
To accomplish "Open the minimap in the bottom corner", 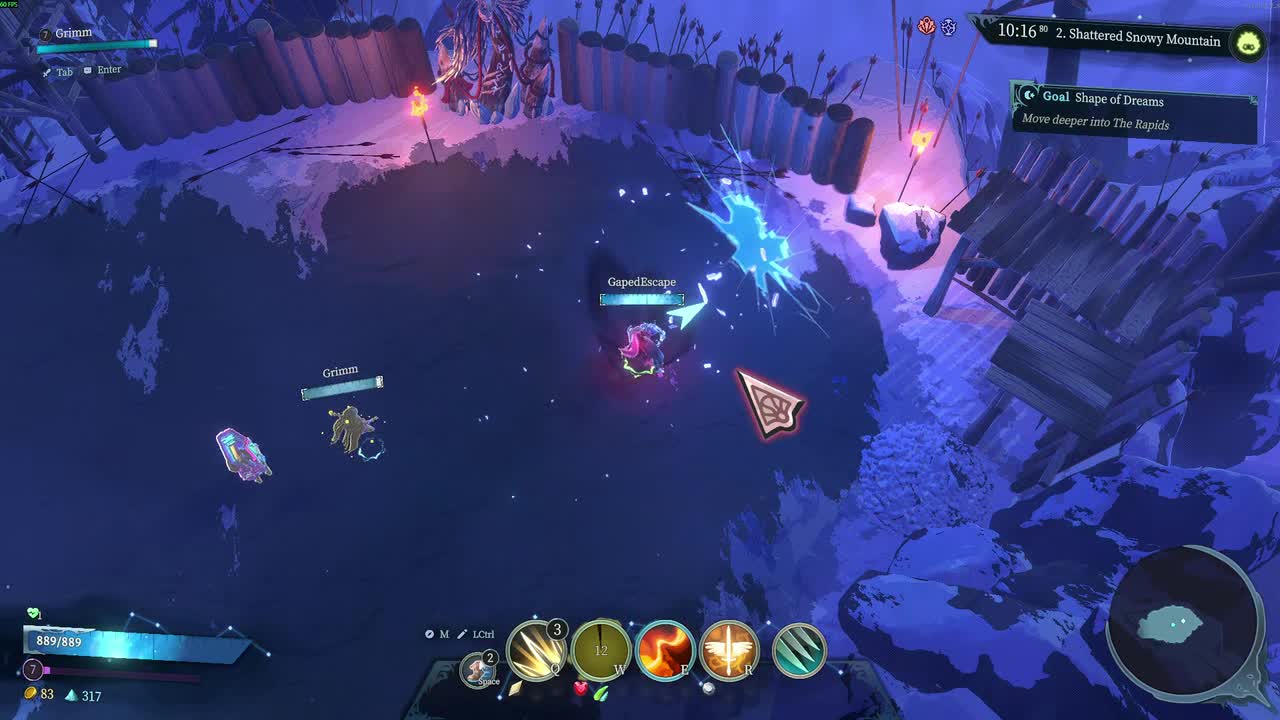I will [1184, 622].
